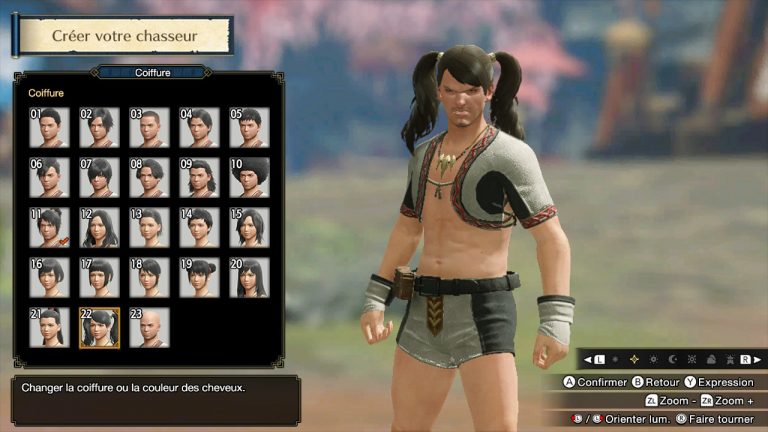Choose the crescent moon lighting icon

[671, 359]
